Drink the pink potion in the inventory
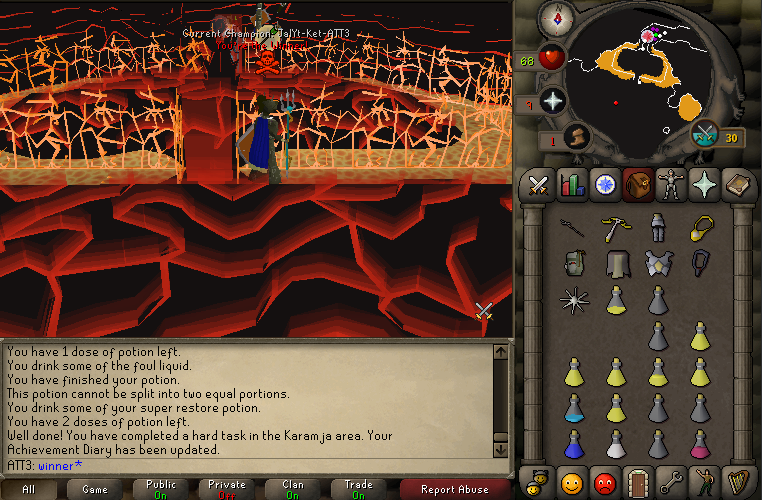Image resolution: width=762 pixels, height=500 pixels. pyautogui.click(x=700, y=441)
